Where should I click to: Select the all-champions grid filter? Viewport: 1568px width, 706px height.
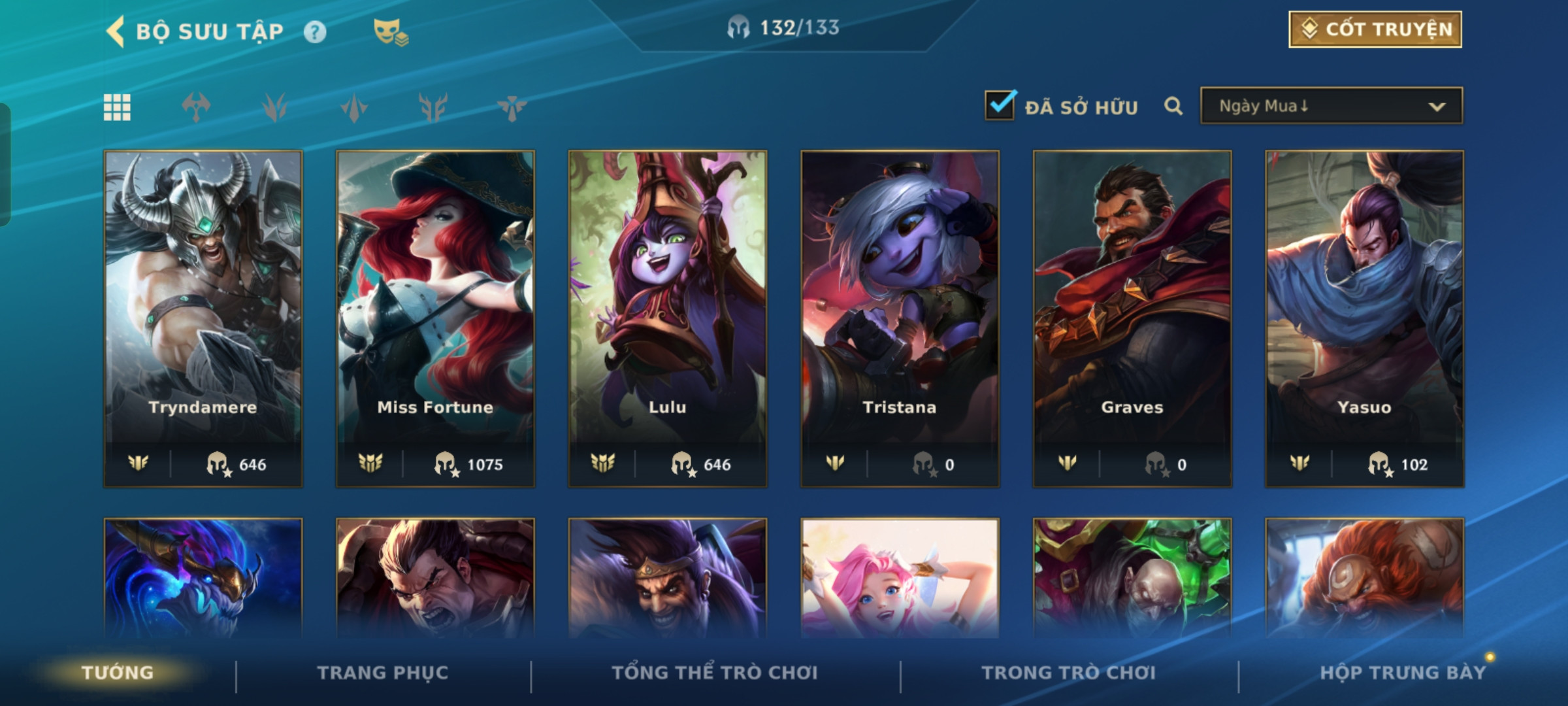click(x=117, y=107)
